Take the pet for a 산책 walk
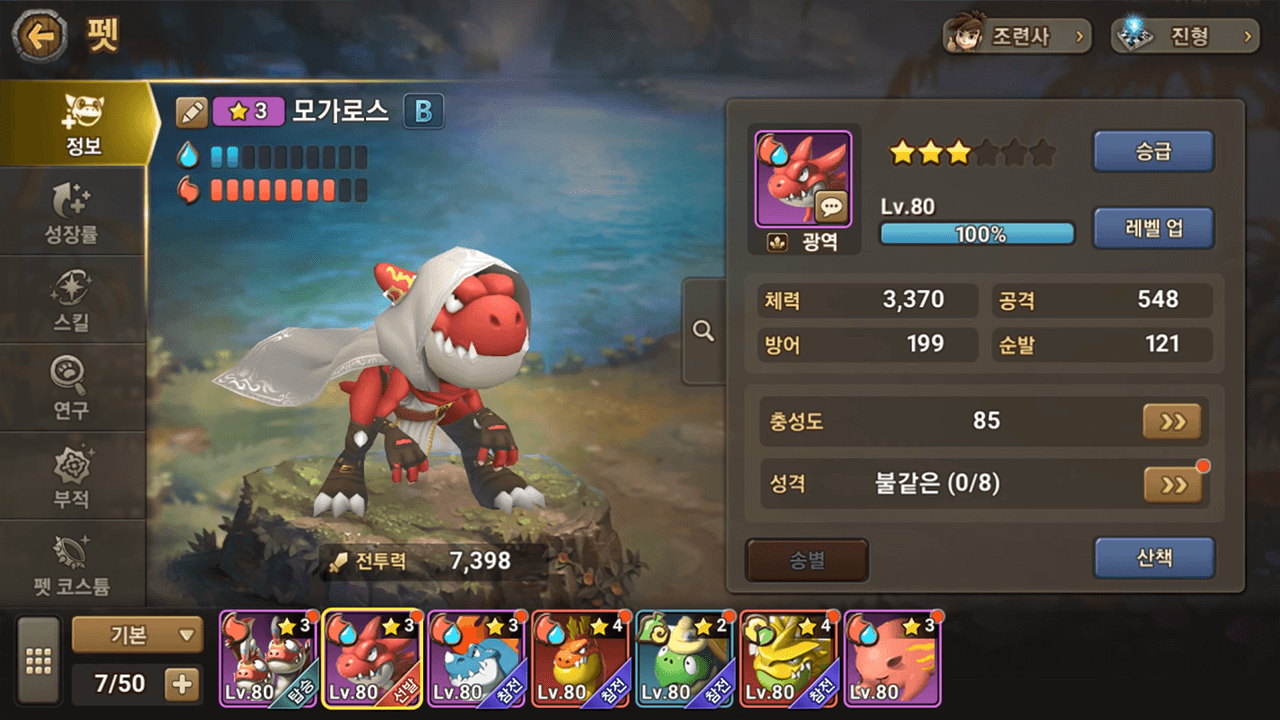 click(x=1154, y=558)
